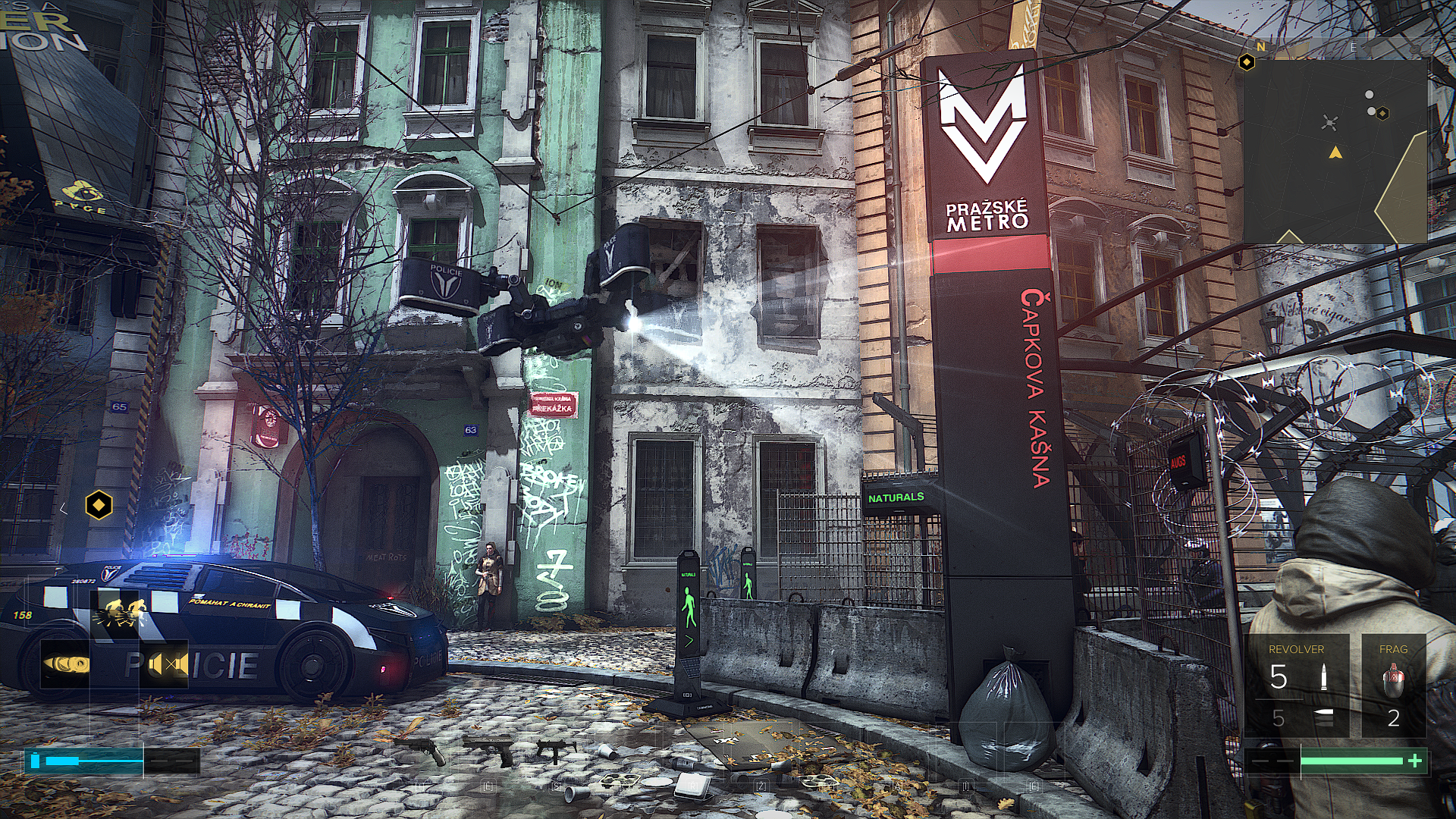Select the revolver in the weapon hotbar

[427, 750]
